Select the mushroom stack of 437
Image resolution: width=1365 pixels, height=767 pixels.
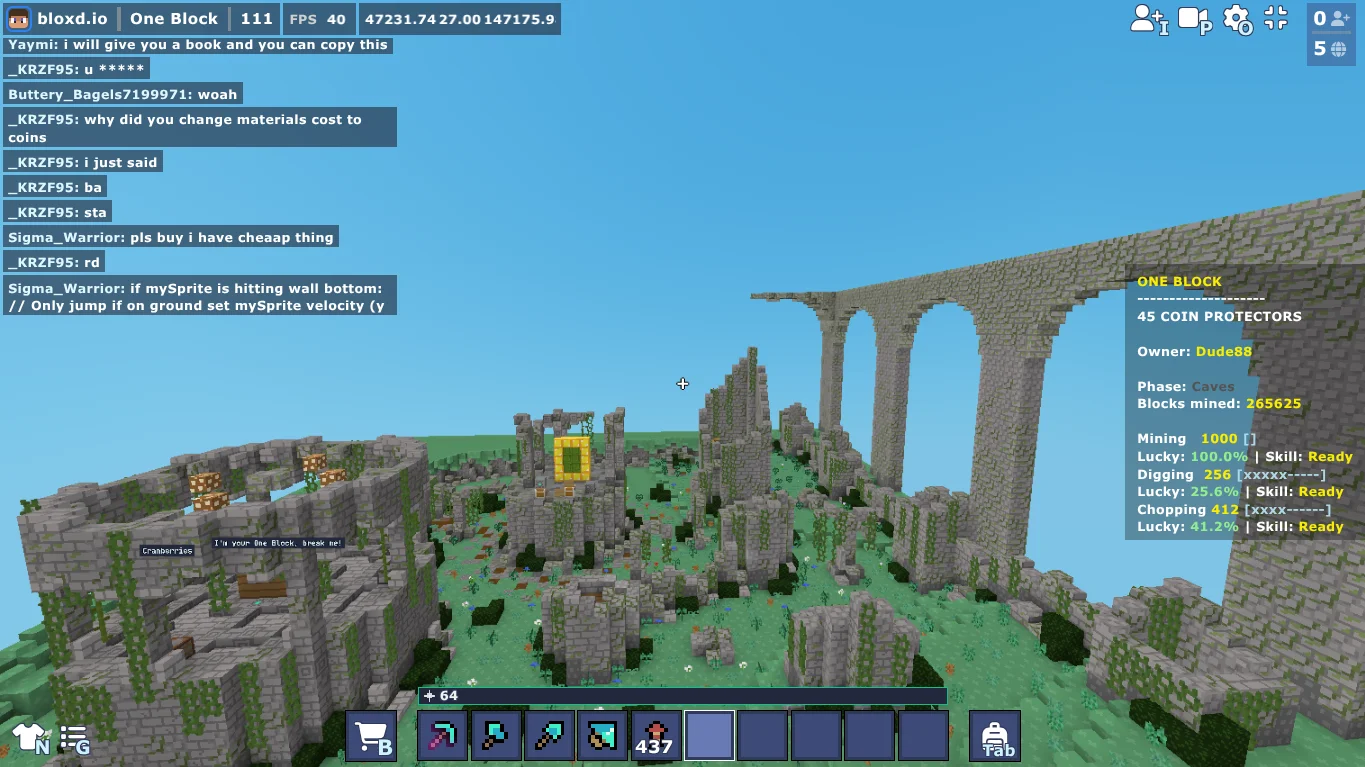[x=656, y=734]
